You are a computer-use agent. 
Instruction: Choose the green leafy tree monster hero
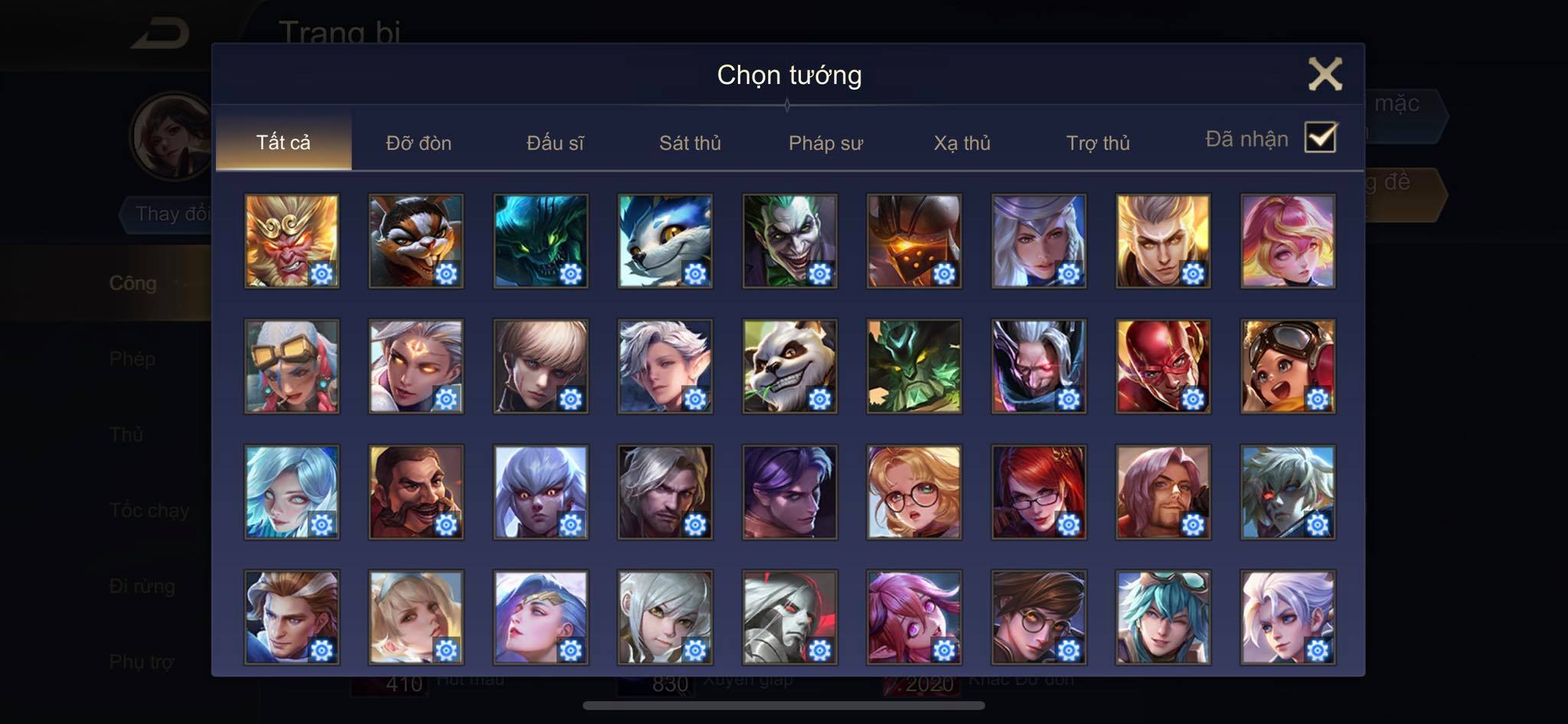click(x=914, y=367)
